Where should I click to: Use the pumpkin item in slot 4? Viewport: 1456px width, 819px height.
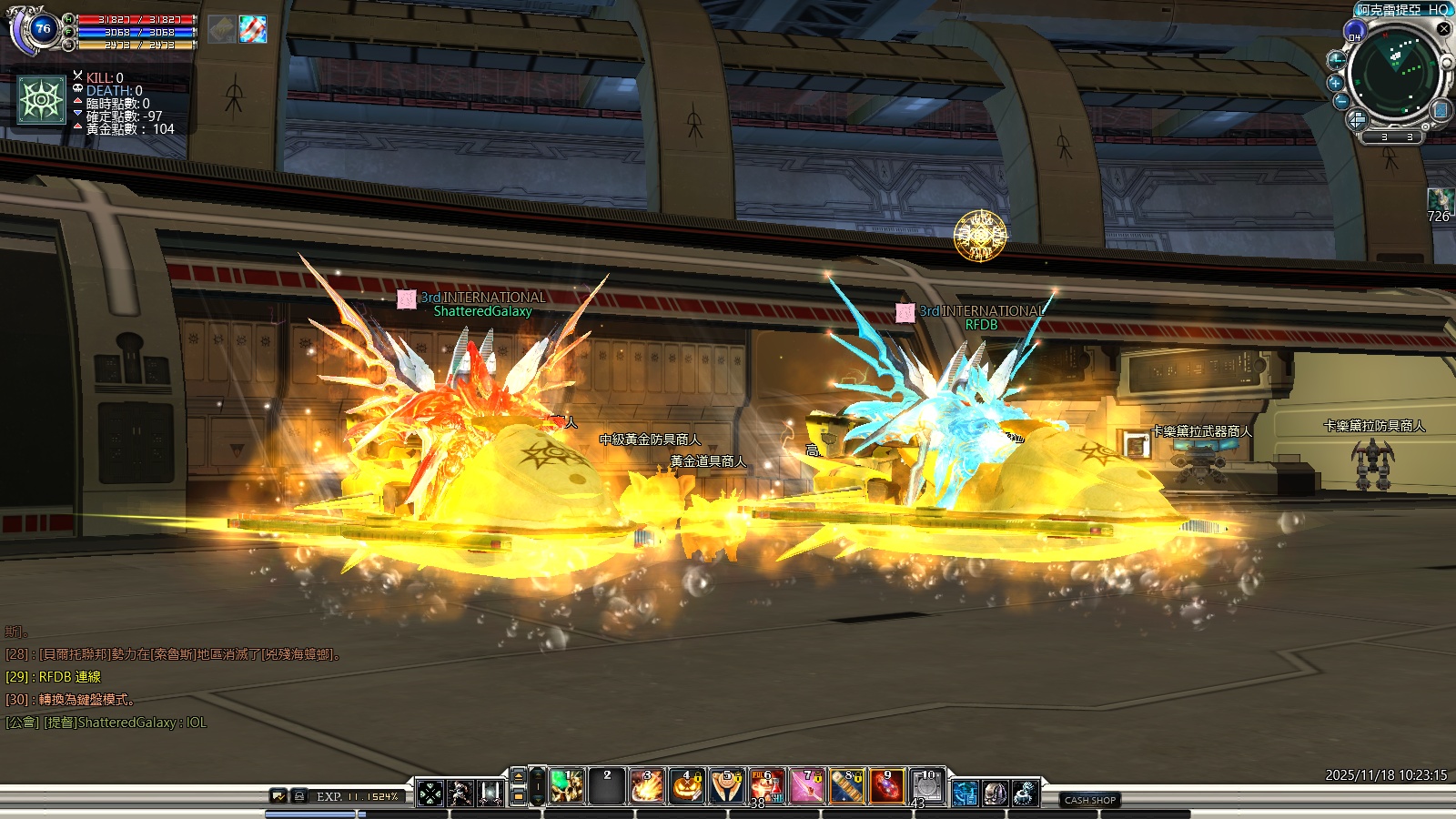tap(687, 786)
